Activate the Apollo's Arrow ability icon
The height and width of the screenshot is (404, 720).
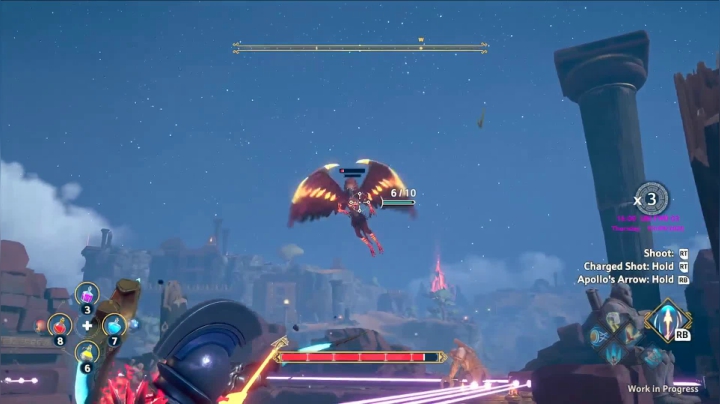pos(667,321)
